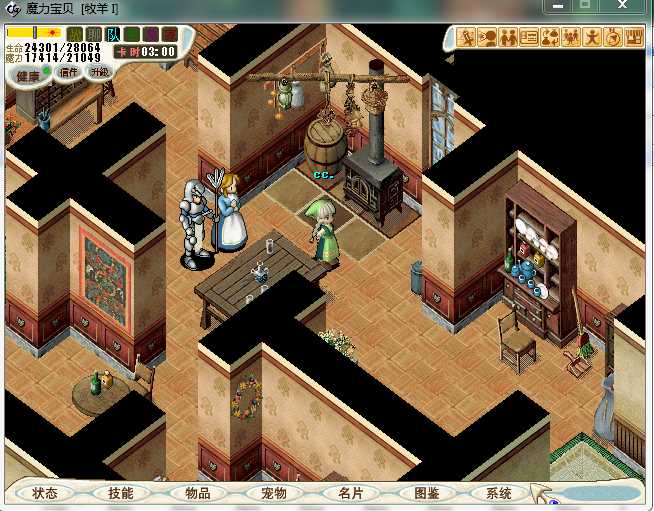The width and height of the screenshot is (654, 511).
Task: Click the 健康 health button
Action: coord(28,75)
